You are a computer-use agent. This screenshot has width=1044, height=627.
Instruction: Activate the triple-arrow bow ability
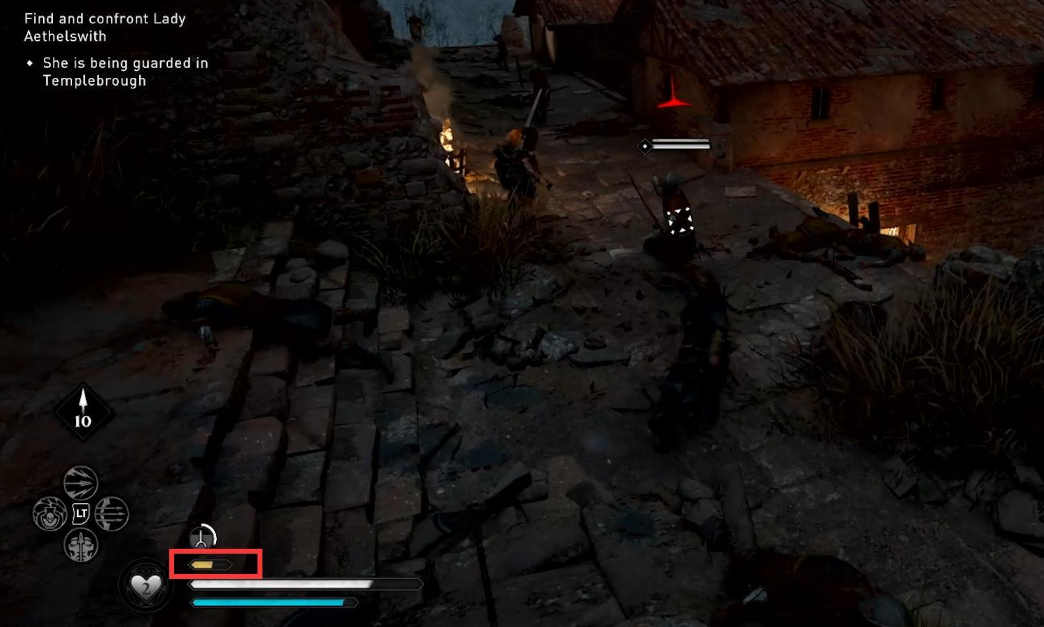112,514
